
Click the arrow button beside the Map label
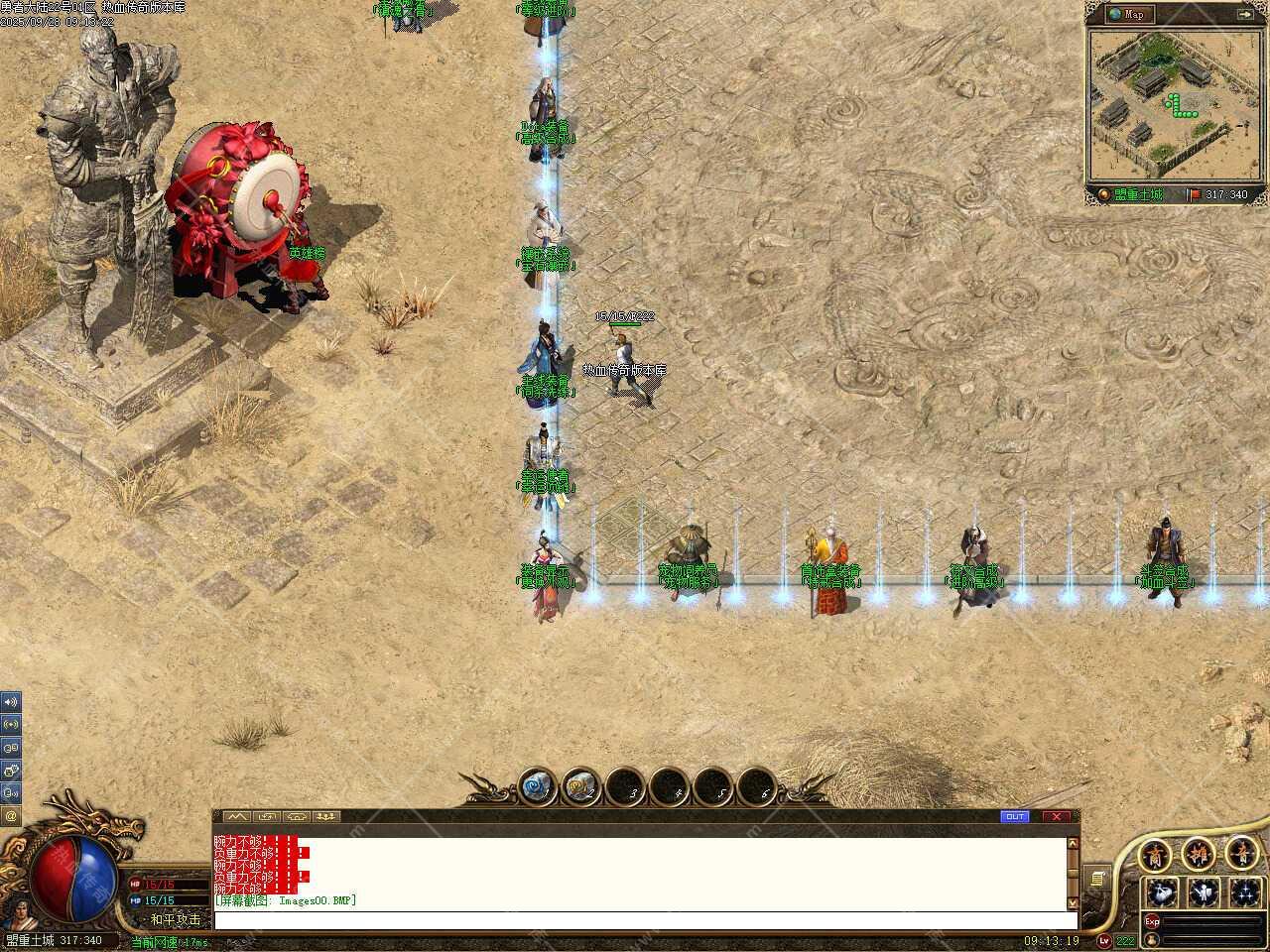click(1245, 14)
